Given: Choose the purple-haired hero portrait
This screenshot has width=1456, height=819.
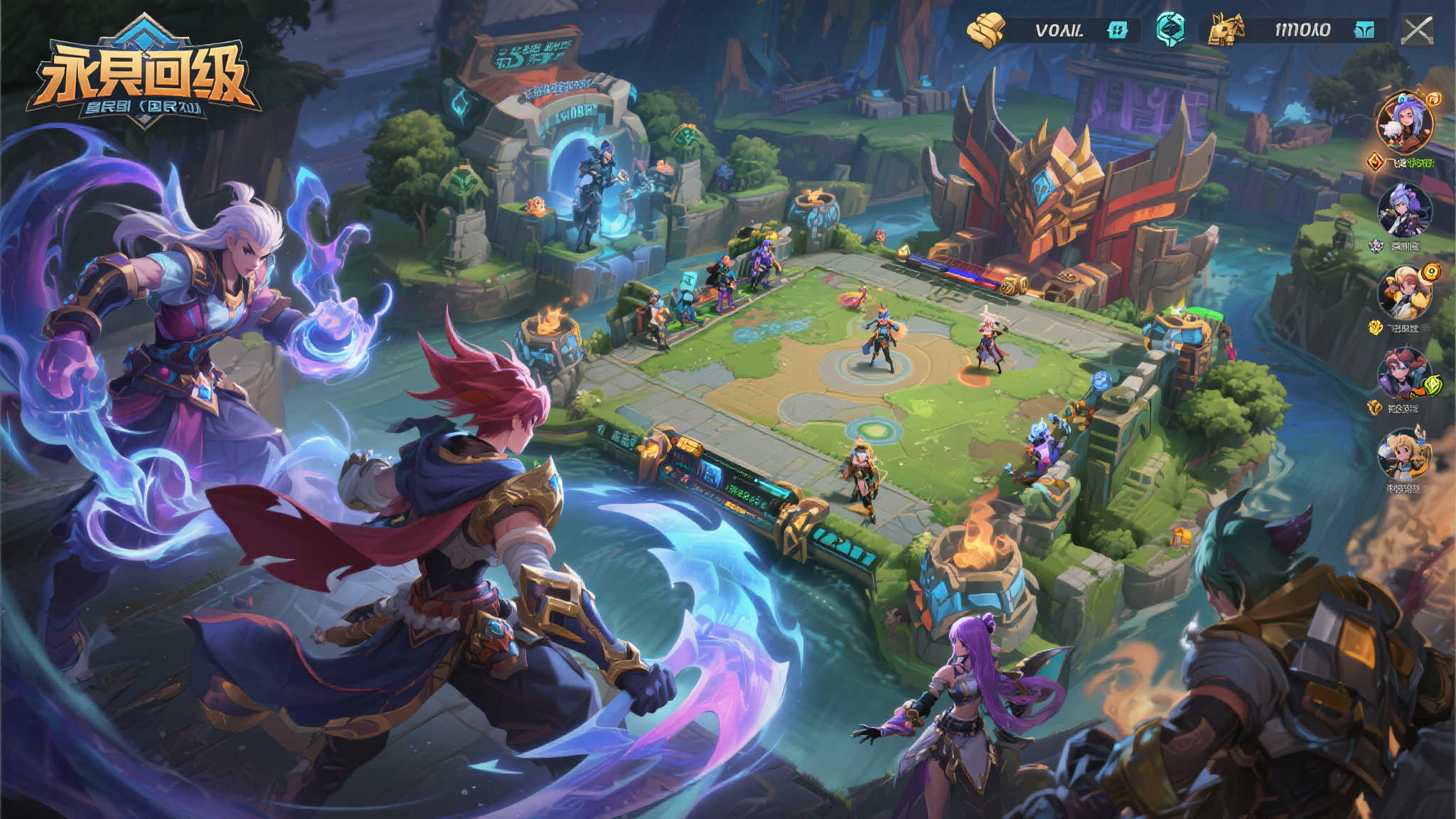Looking at the screenshot, I should coord(1404,210).
